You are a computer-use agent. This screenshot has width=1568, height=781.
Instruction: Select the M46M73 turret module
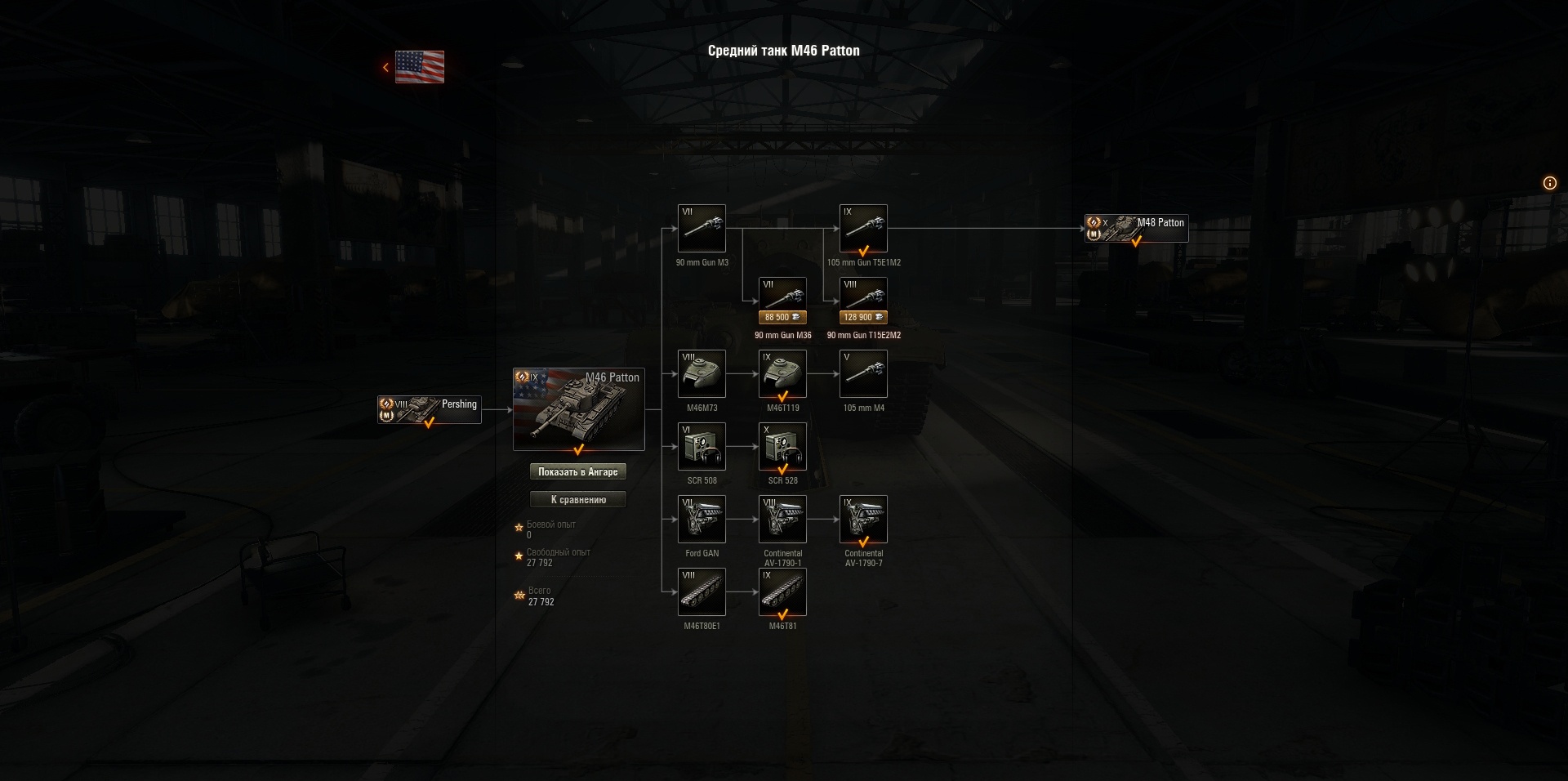[702, 374]
